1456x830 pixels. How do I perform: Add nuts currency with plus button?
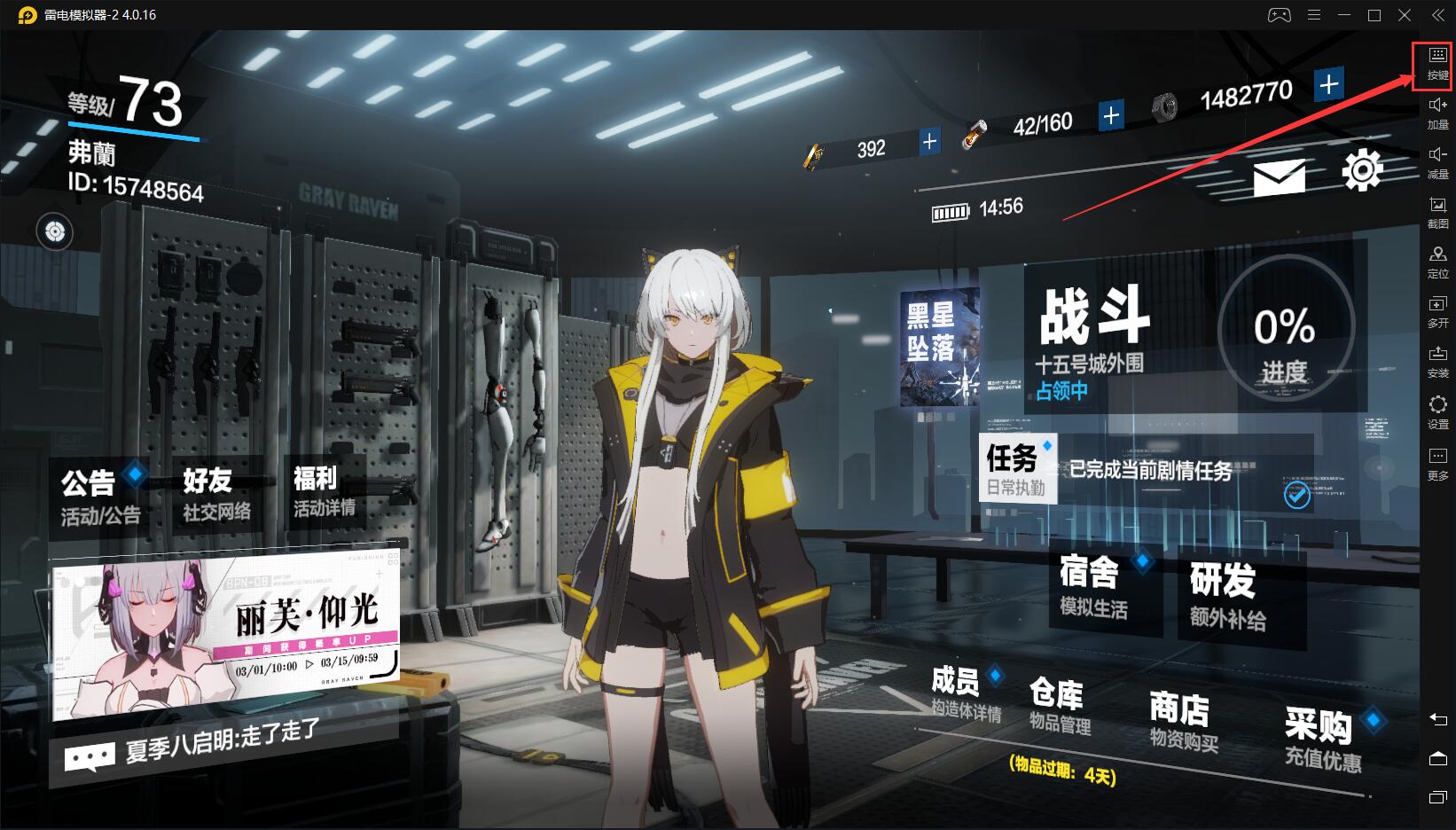[x=1327, y=85]
